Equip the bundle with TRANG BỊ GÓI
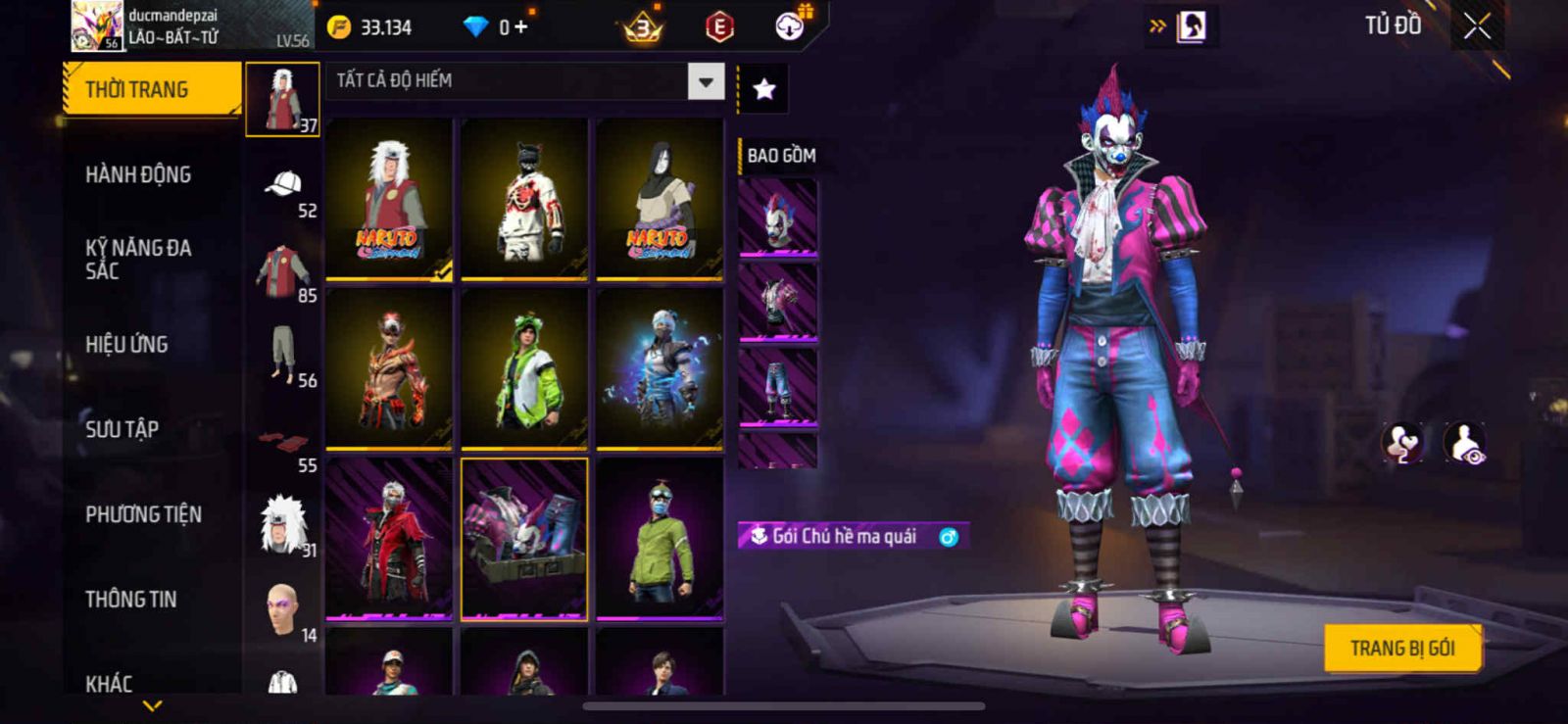The height and width of the screenshot is (724, 1568). [x=1401, y=649]
